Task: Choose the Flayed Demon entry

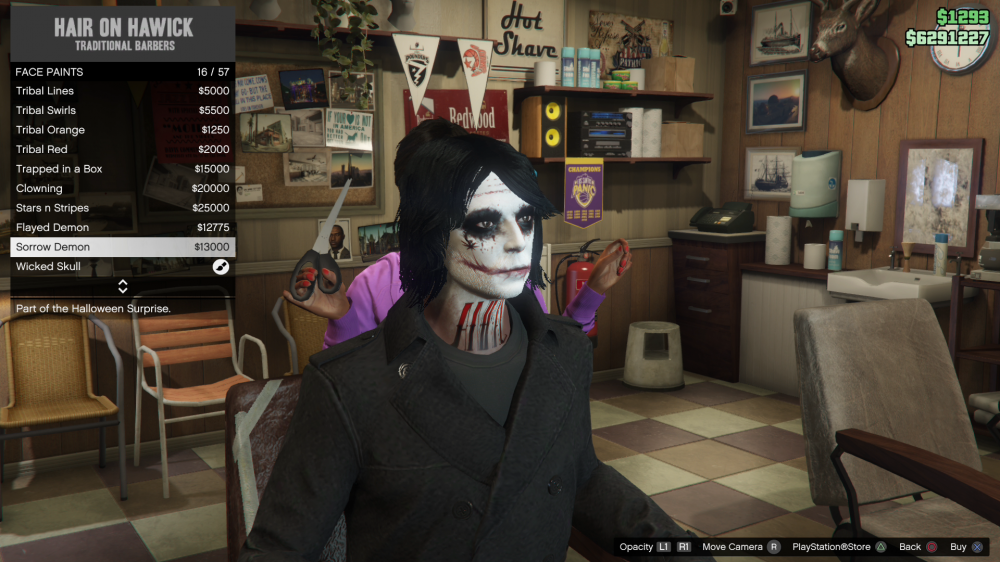Action: pyautogui.click(x=122, y=227)
